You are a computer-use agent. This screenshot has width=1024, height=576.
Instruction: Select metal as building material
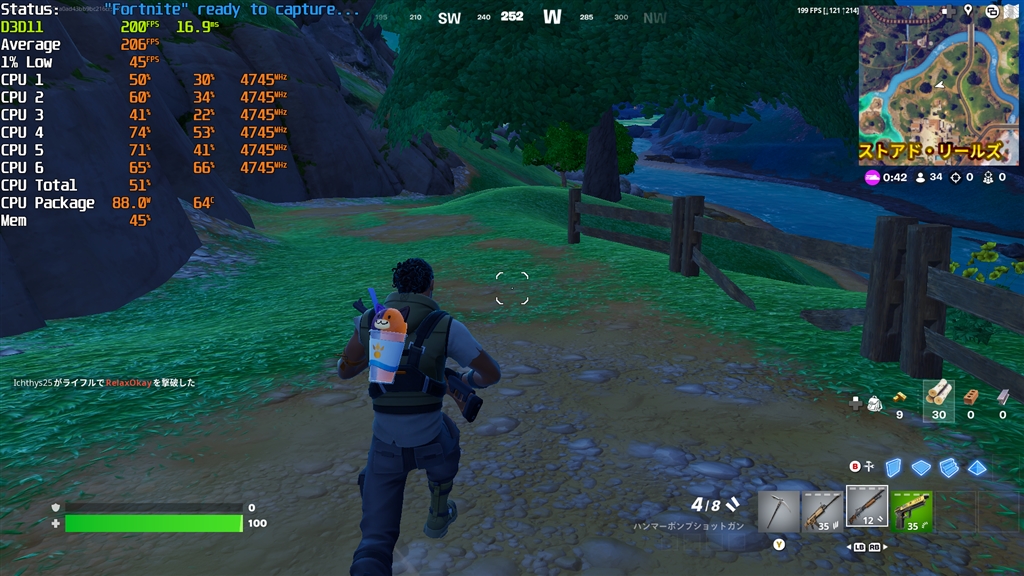point(1002,396)
